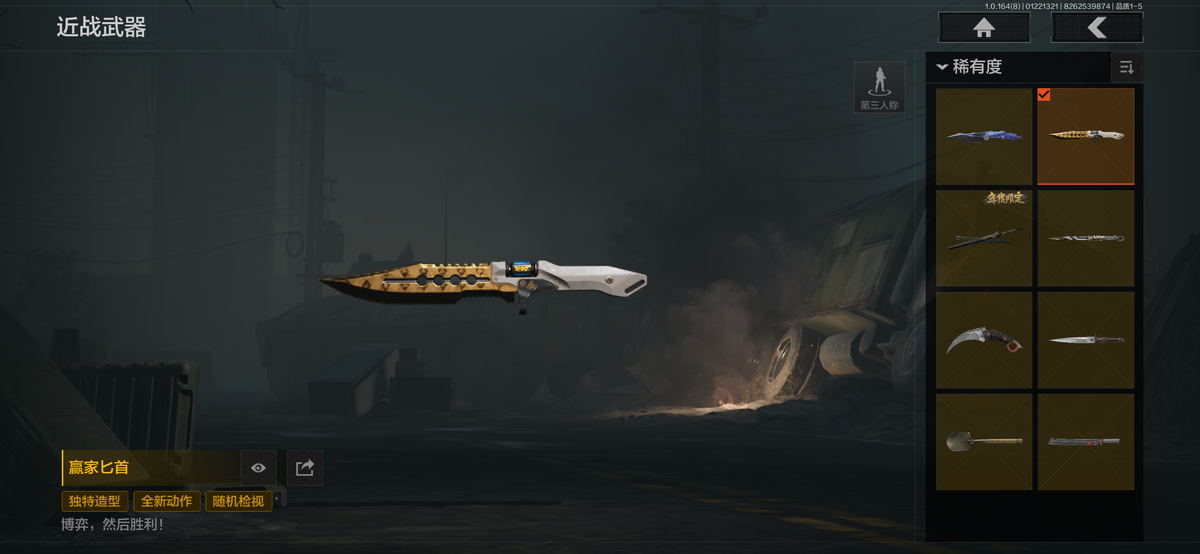Click the 全新动作 feature tag
Viewport: 1200px width, 554px height.
point(166,501)
